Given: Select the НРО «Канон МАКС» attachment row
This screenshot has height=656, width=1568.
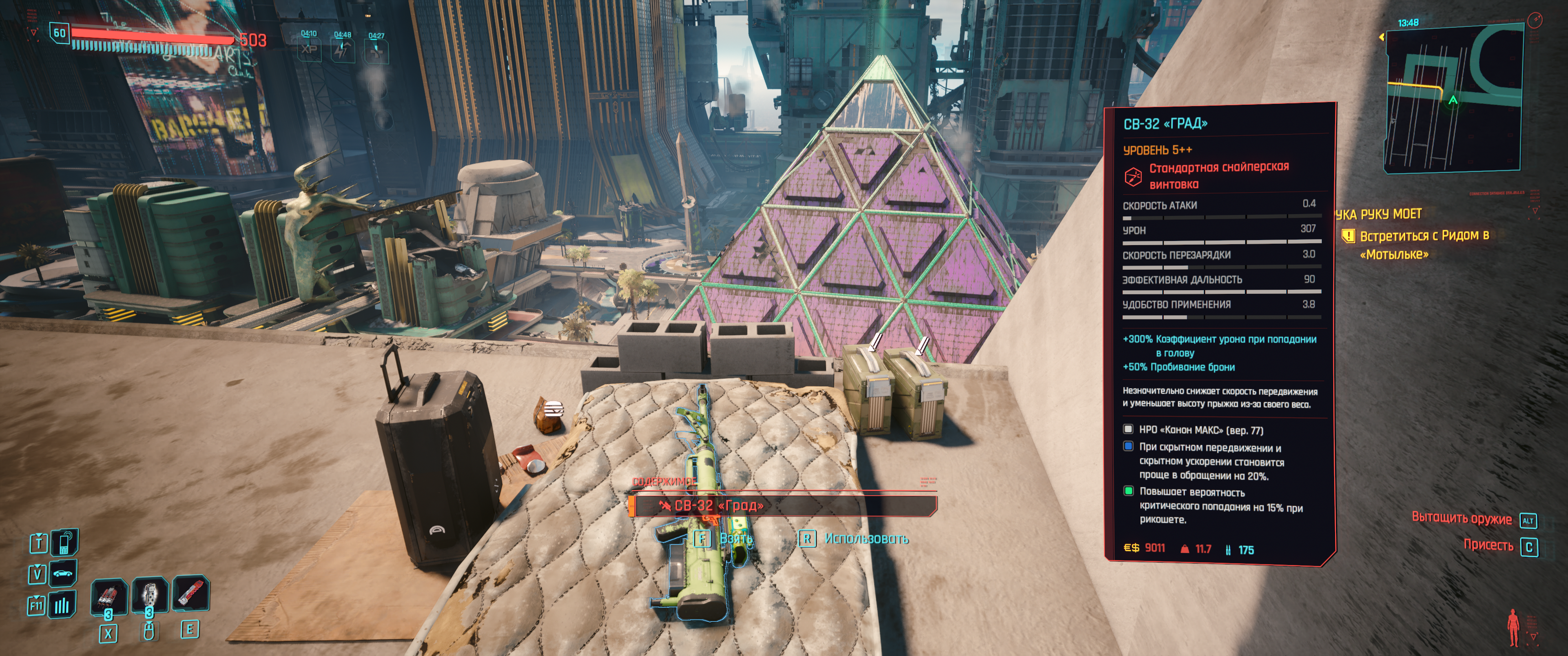Looking at the screenshot, I should point(1200,430).
